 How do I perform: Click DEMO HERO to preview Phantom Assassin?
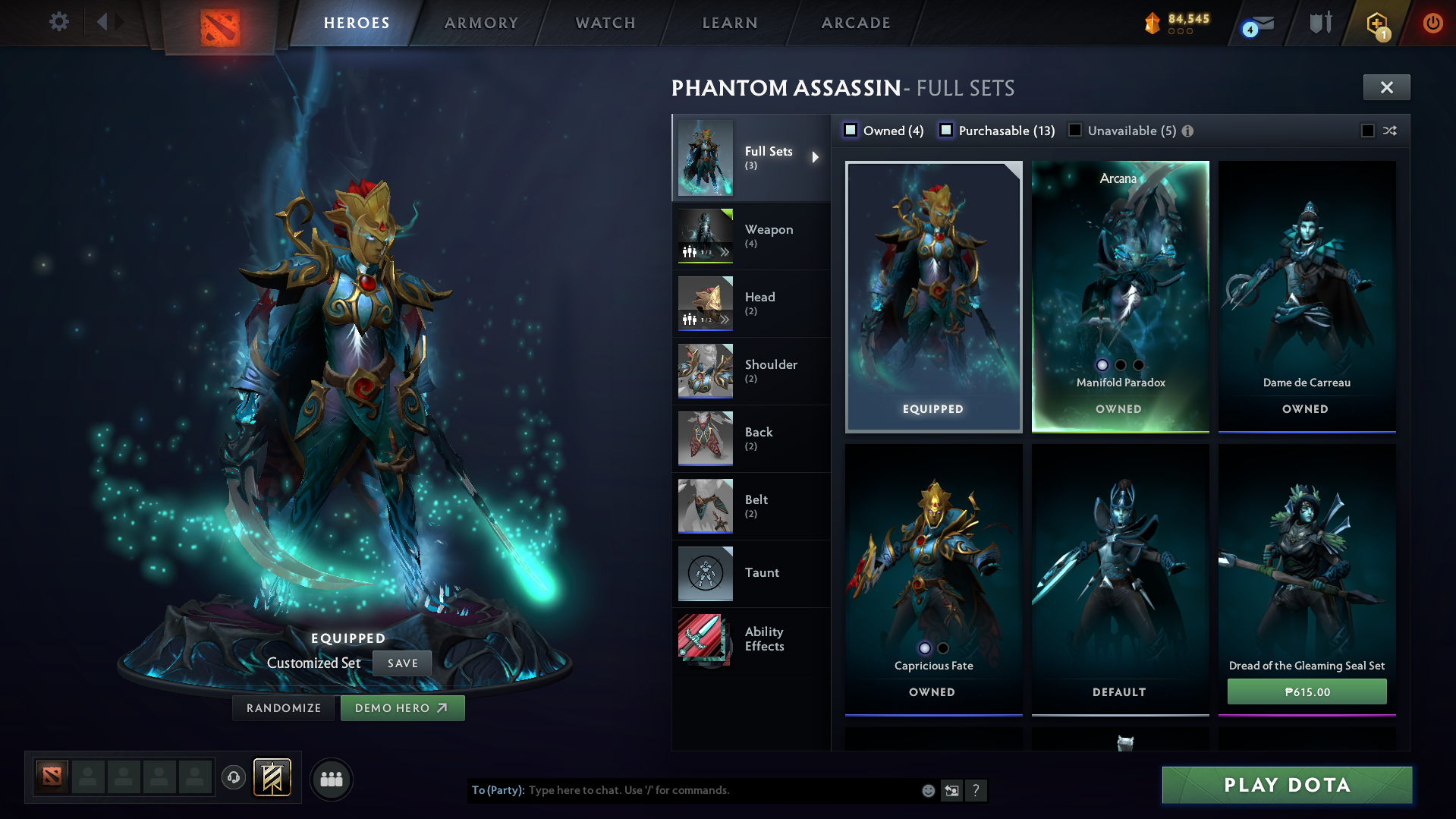point(402,707)
